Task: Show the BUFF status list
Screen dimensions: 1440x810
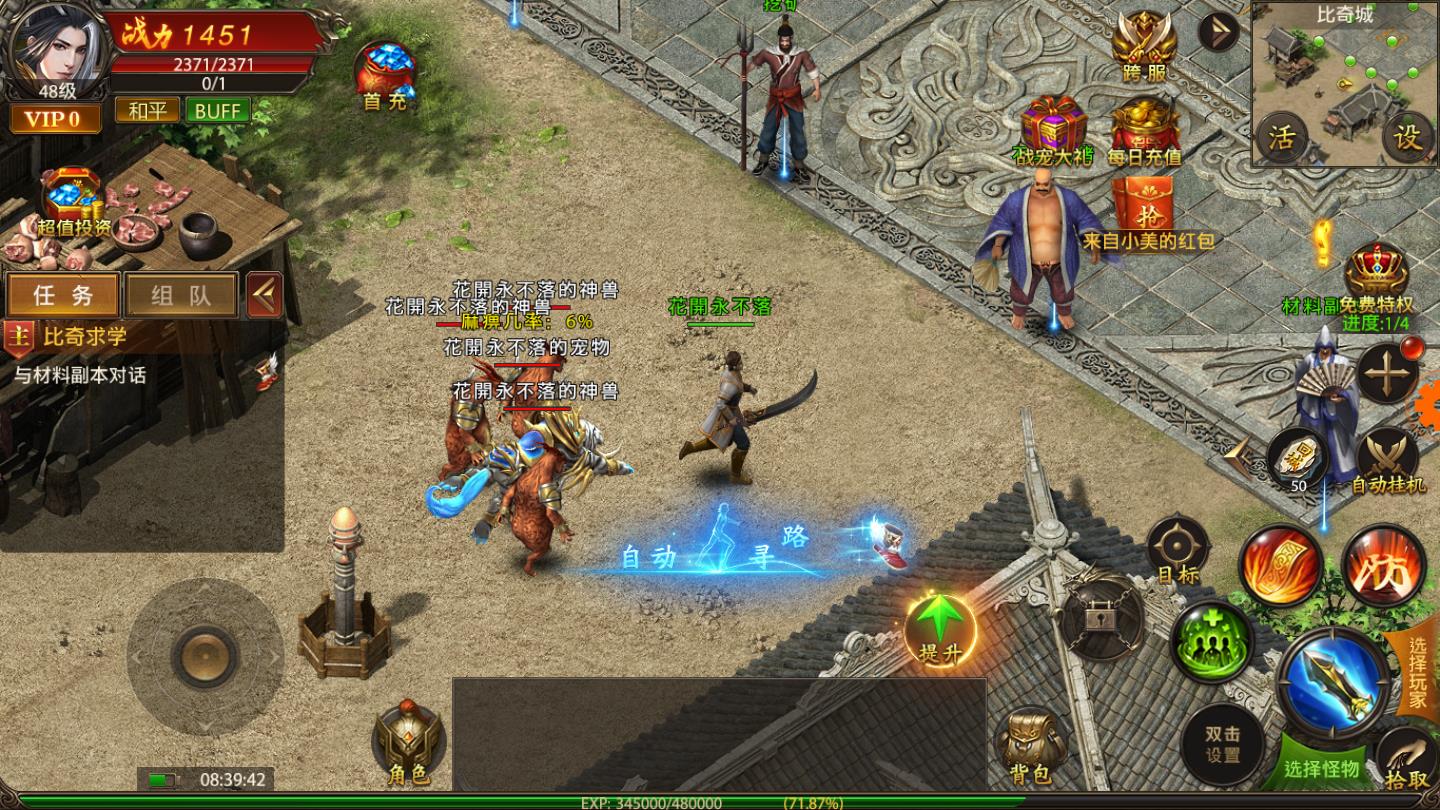Action: pos(217,110)
